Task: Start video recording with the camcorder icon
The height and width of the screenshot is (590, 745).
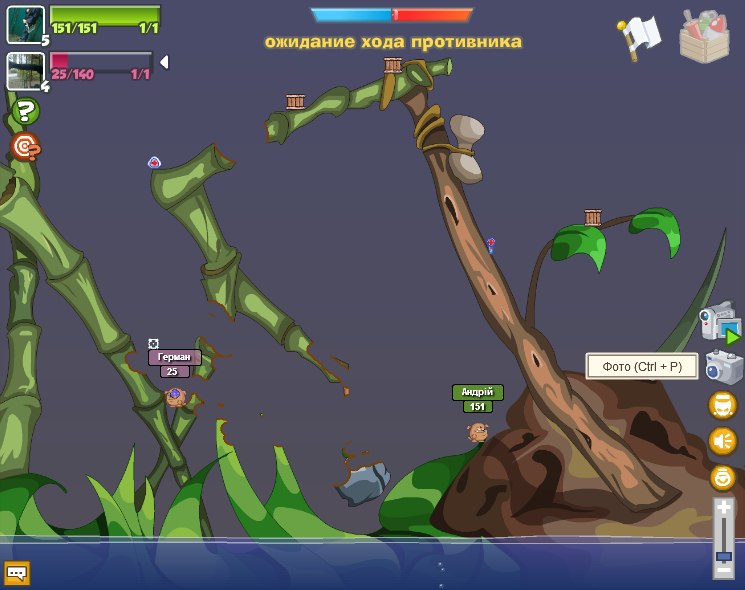Action: tap(719, 325)
